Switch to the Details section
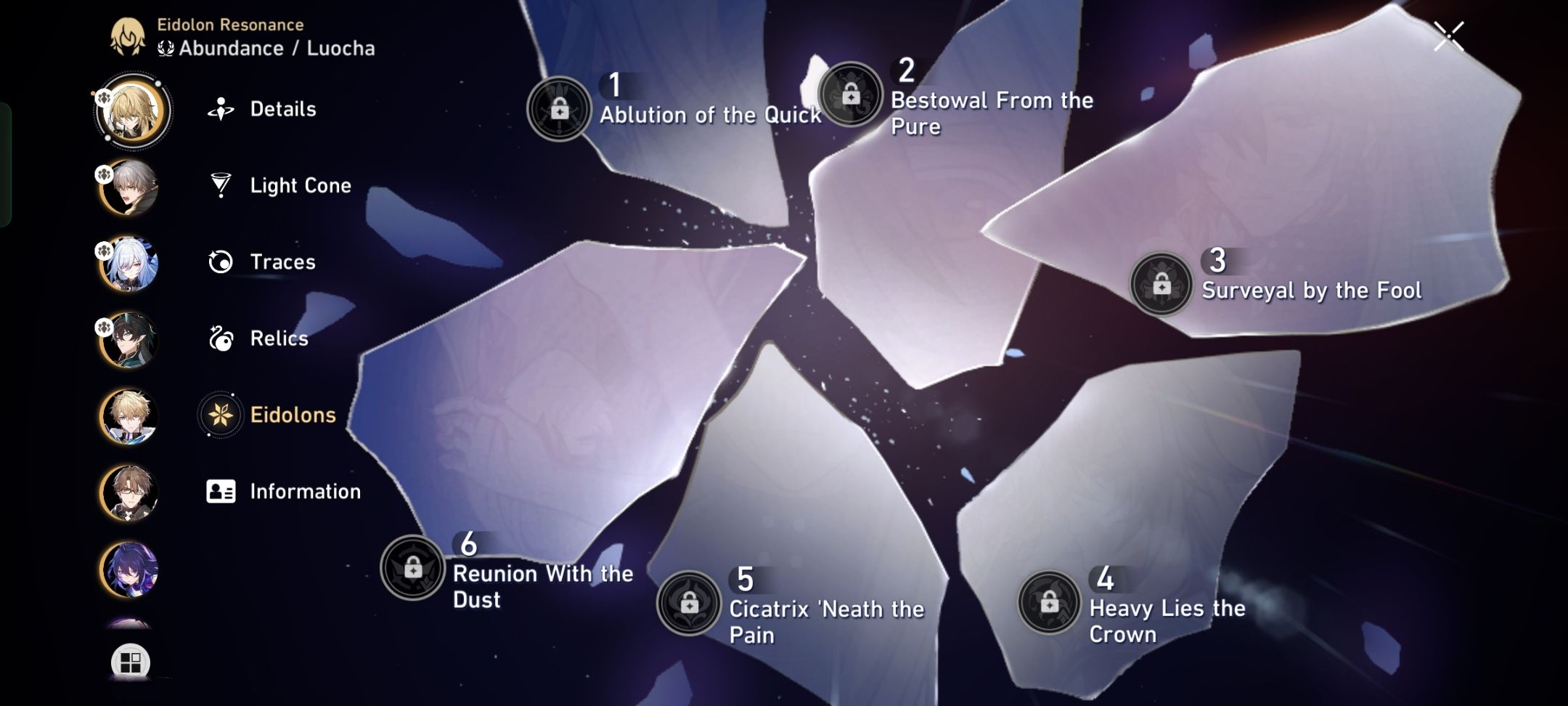 click(x=283, y=109)
